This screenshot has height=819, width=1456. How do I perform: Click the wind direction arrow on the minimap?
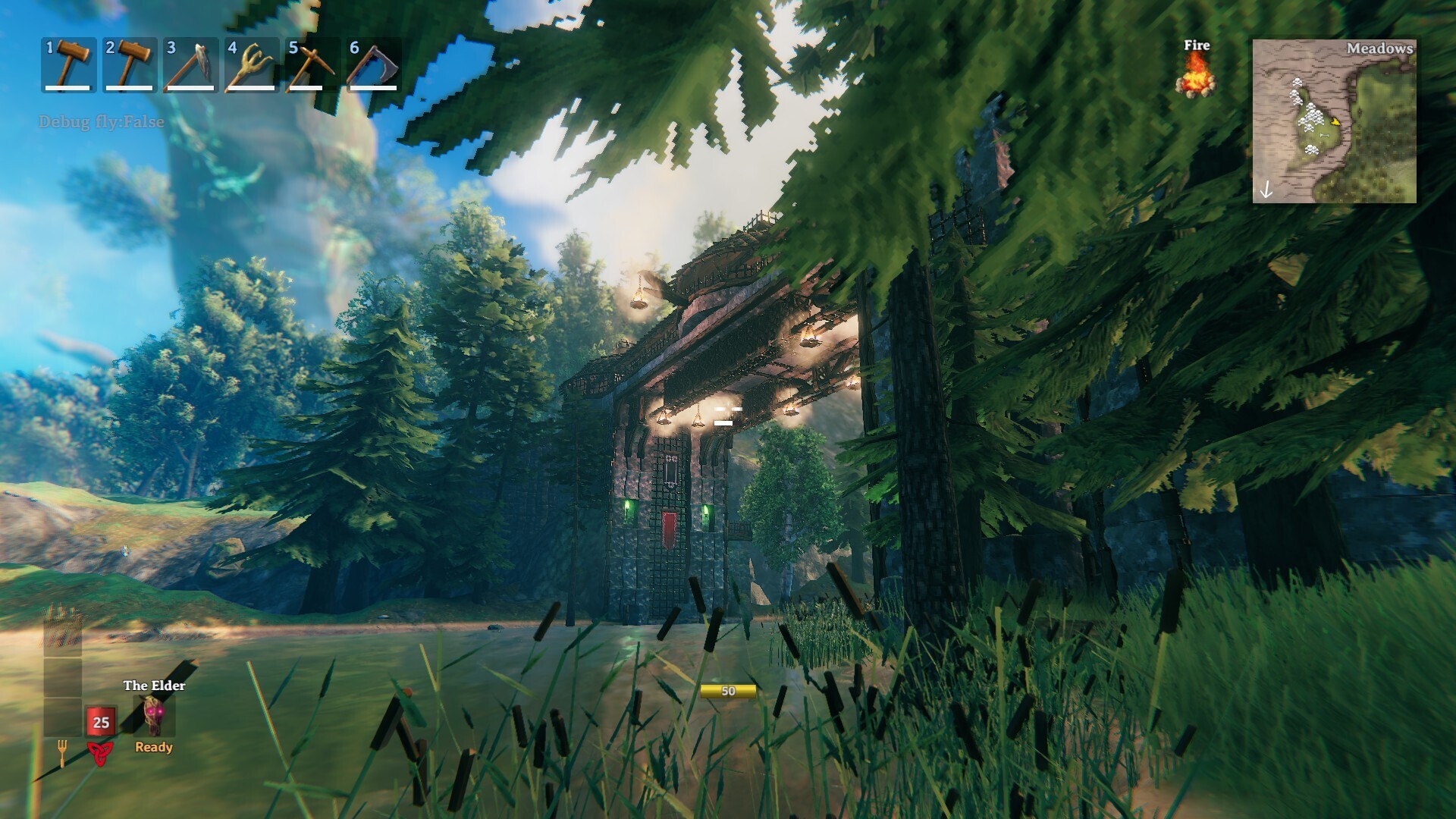point(1266,190)
